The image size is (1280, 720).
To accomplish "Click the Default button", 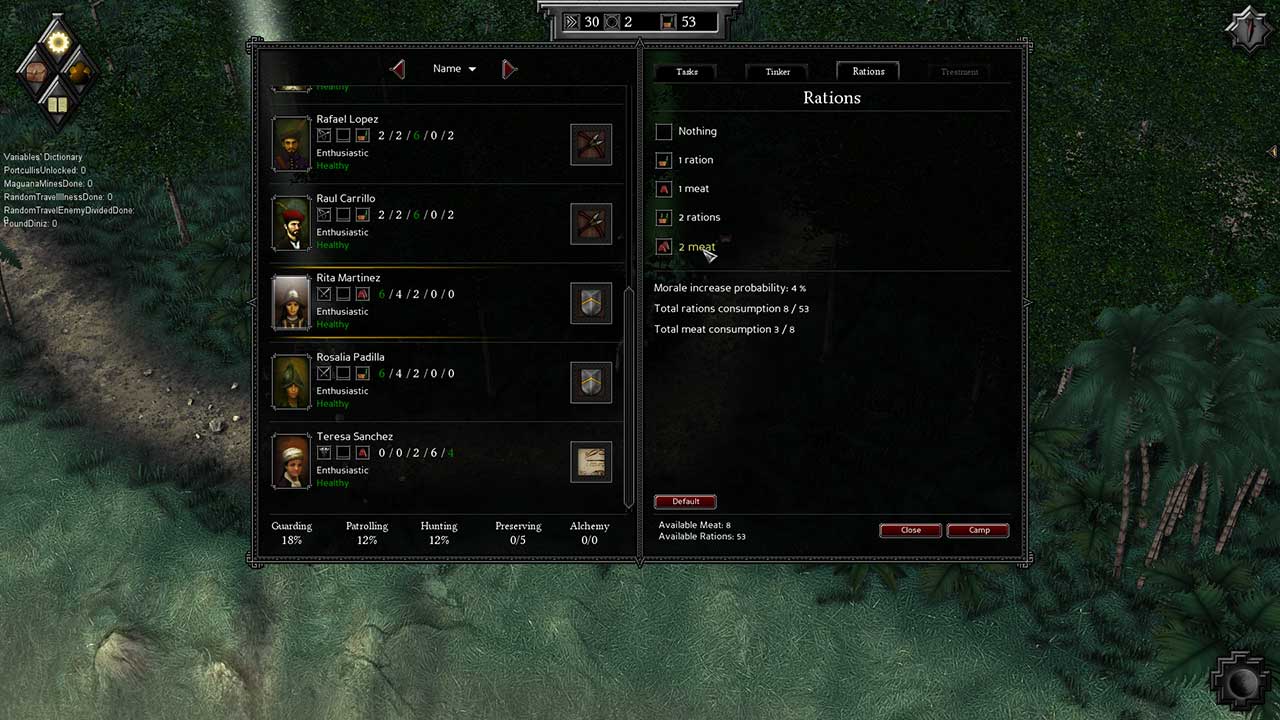I will tap(685, 501).
